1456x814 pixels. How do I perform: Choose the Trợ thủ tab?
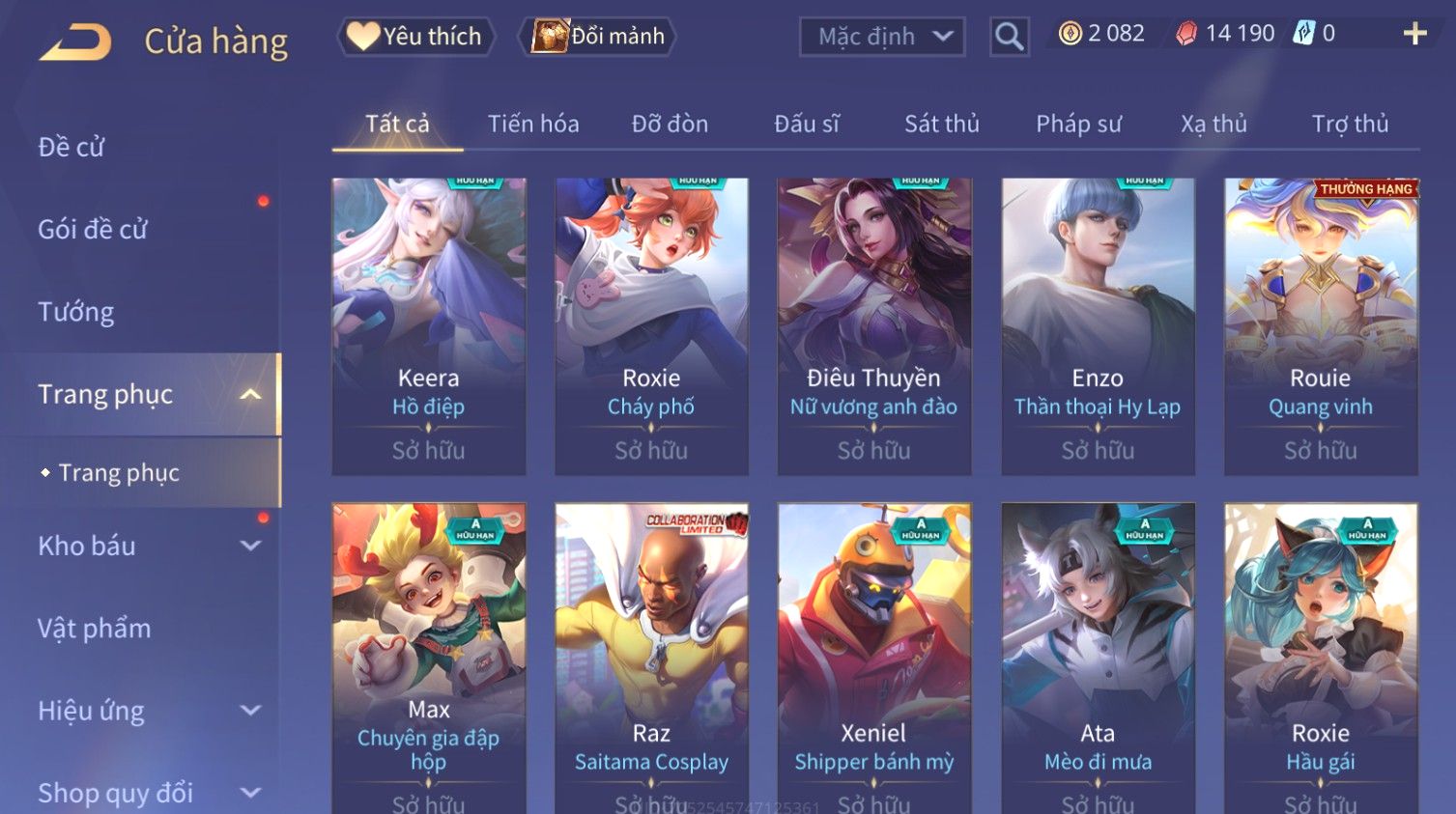tap(1350, 124)
